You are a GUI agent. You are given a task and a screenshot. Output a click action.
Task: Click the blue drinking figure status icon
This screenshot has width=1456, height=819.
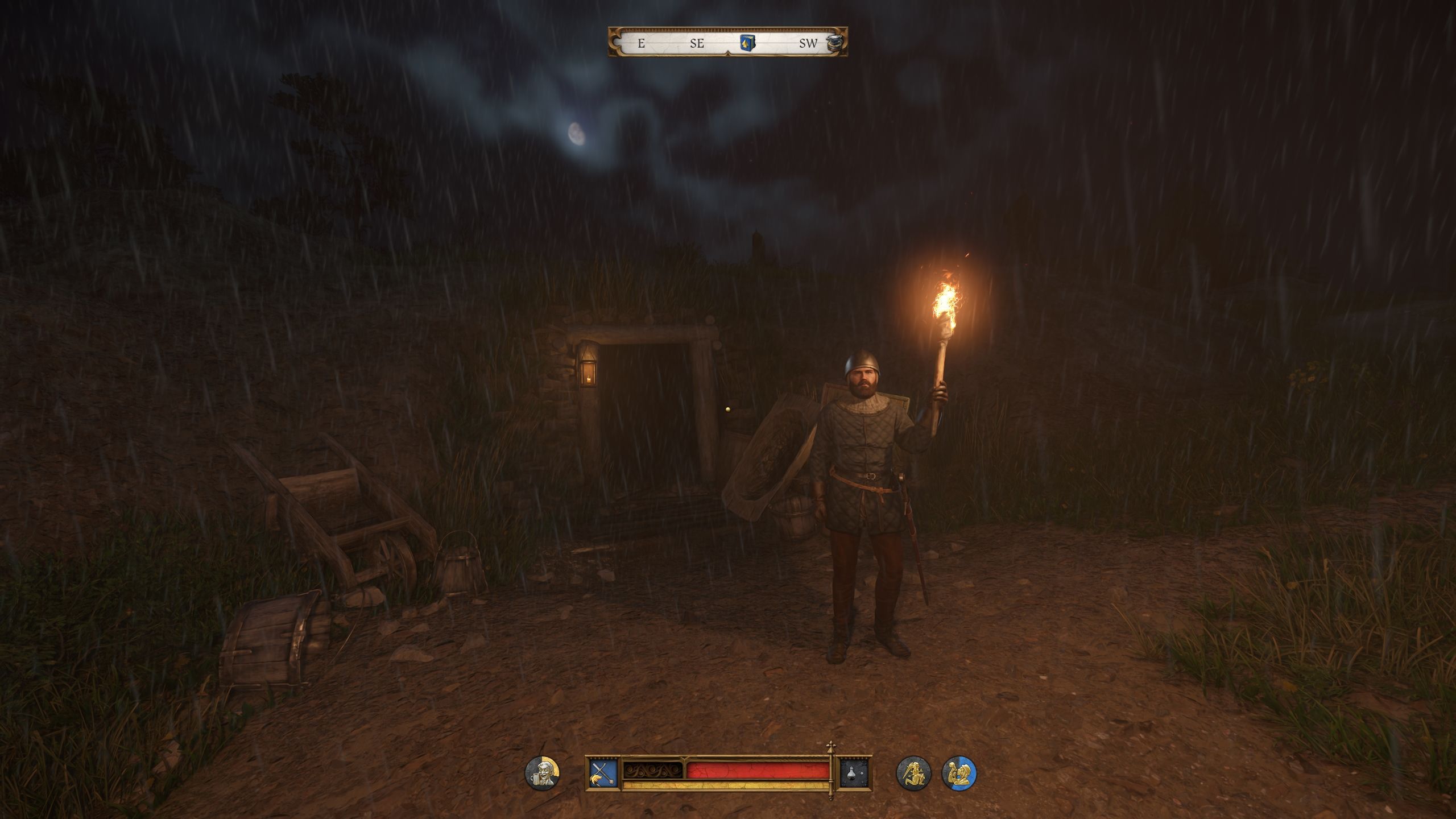(959, 773)
